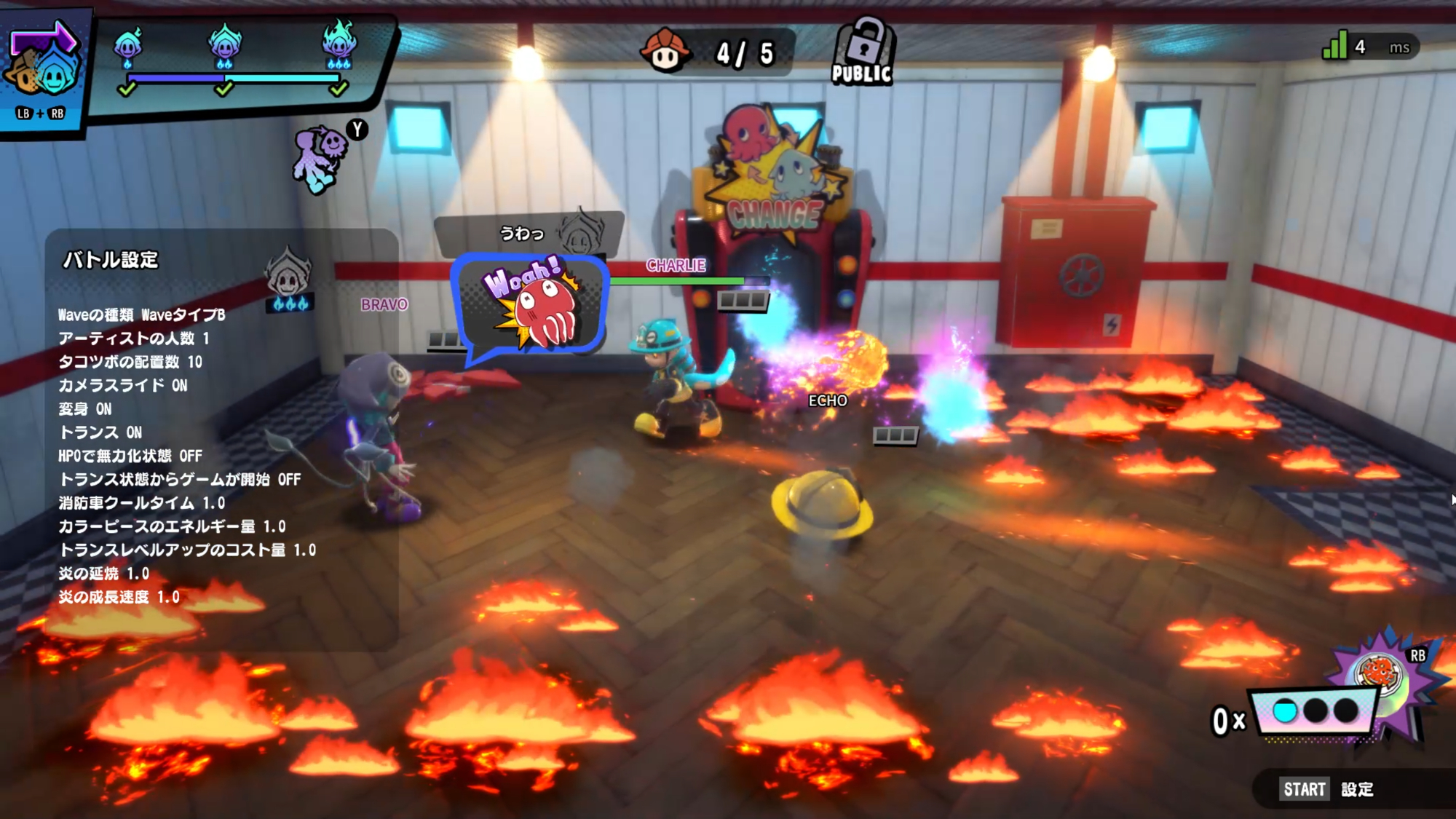Choose the HP0で無力化状態 OFF row
This screenshot has width=1456, height=819.
point(130,456)
